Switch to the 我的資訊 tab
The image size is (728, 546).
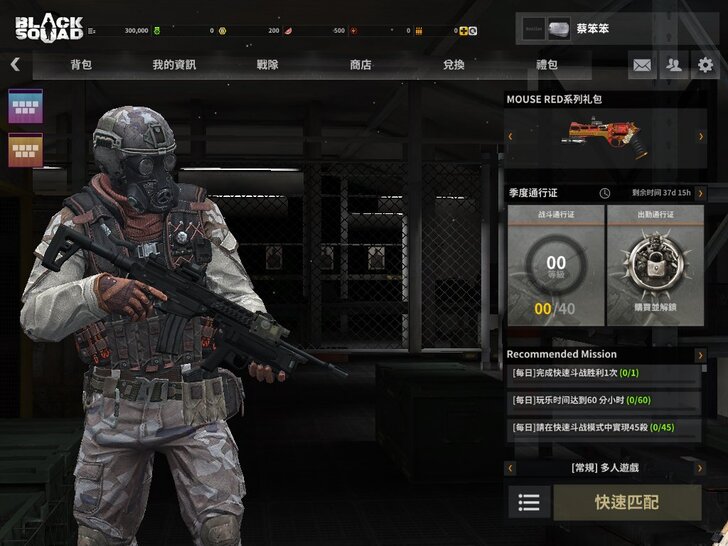(x=174, y=65)
